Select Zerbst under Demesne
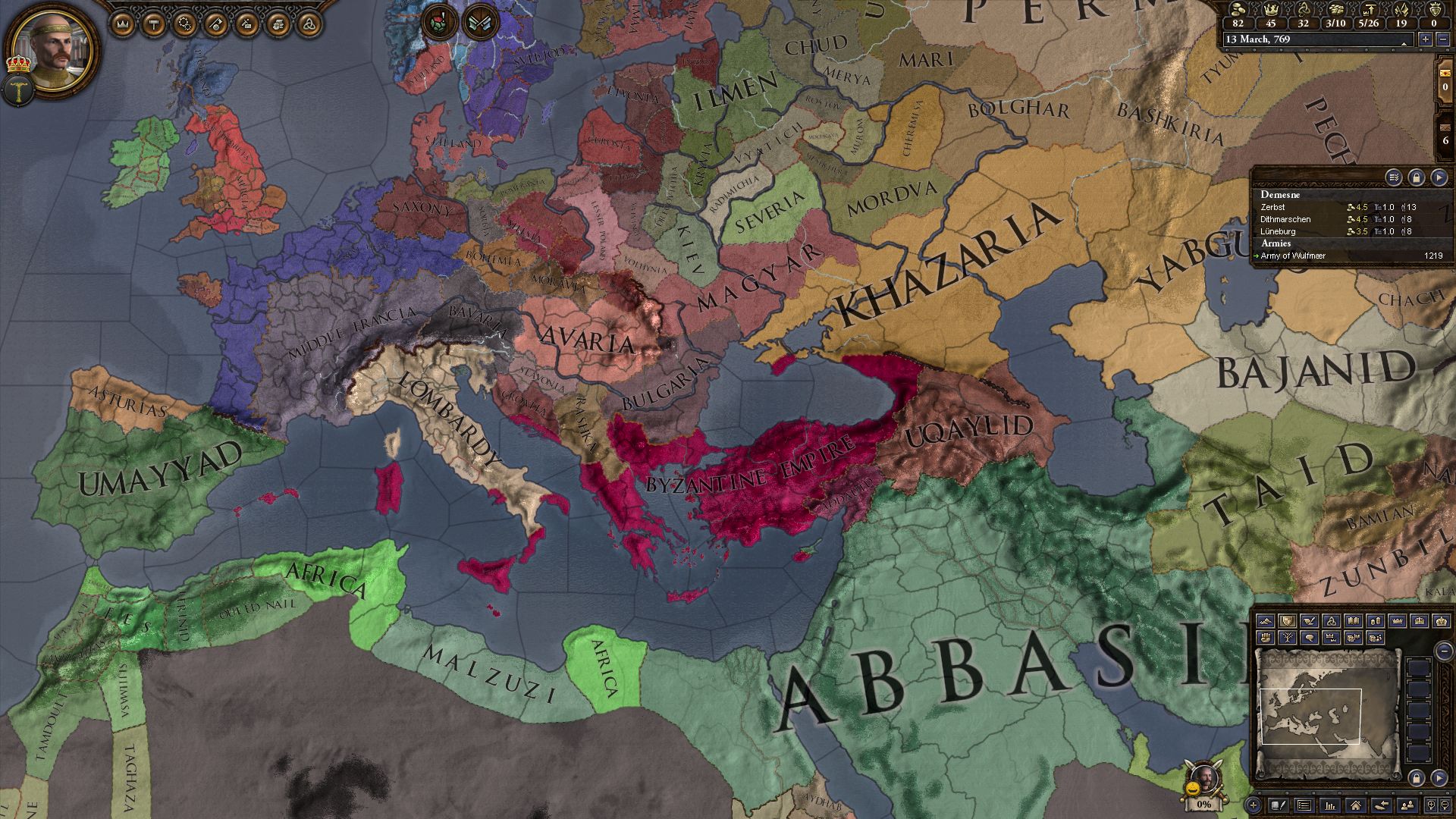Image resolution: width=1456 pixels, height=819 pixels. (1272, 206)
